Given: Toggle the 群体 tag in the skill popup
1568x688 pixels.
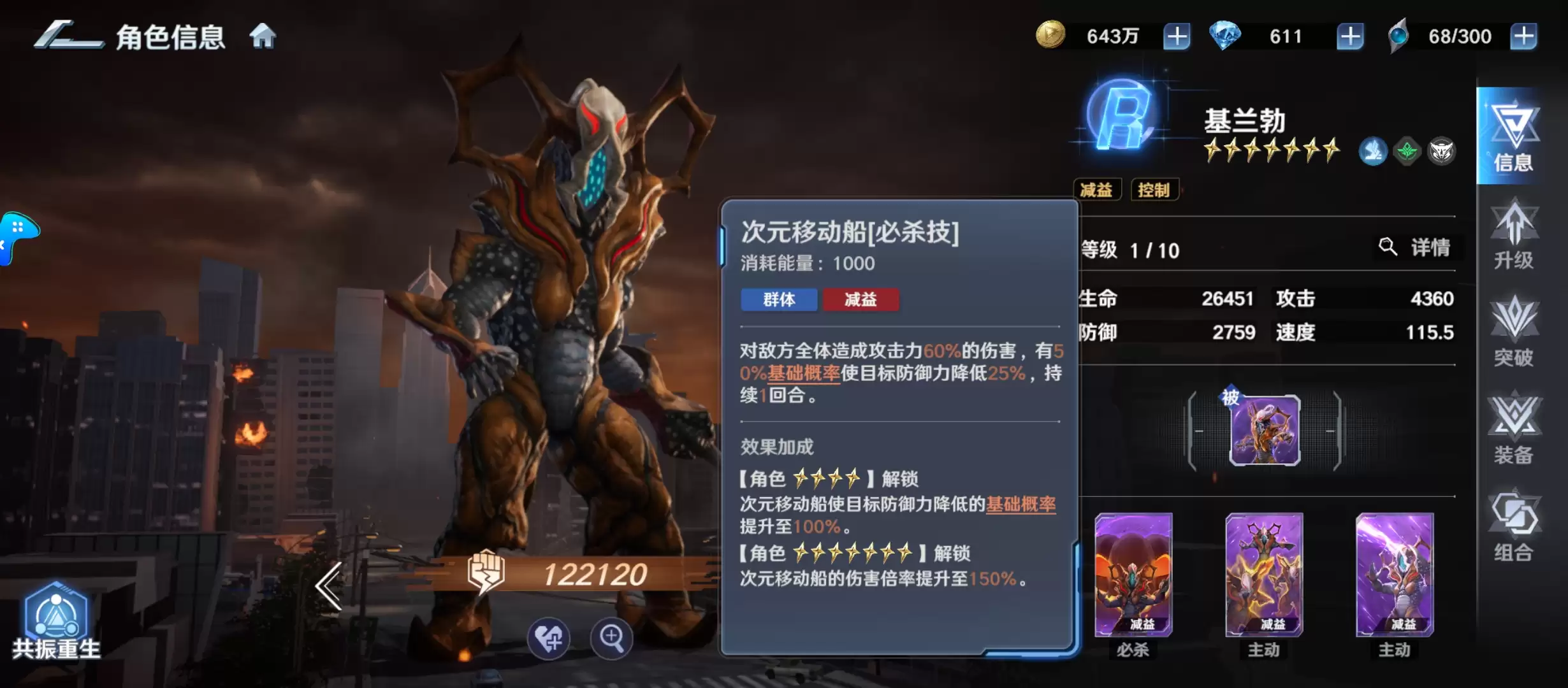Looking at the screenshot, I should [779, 300].
